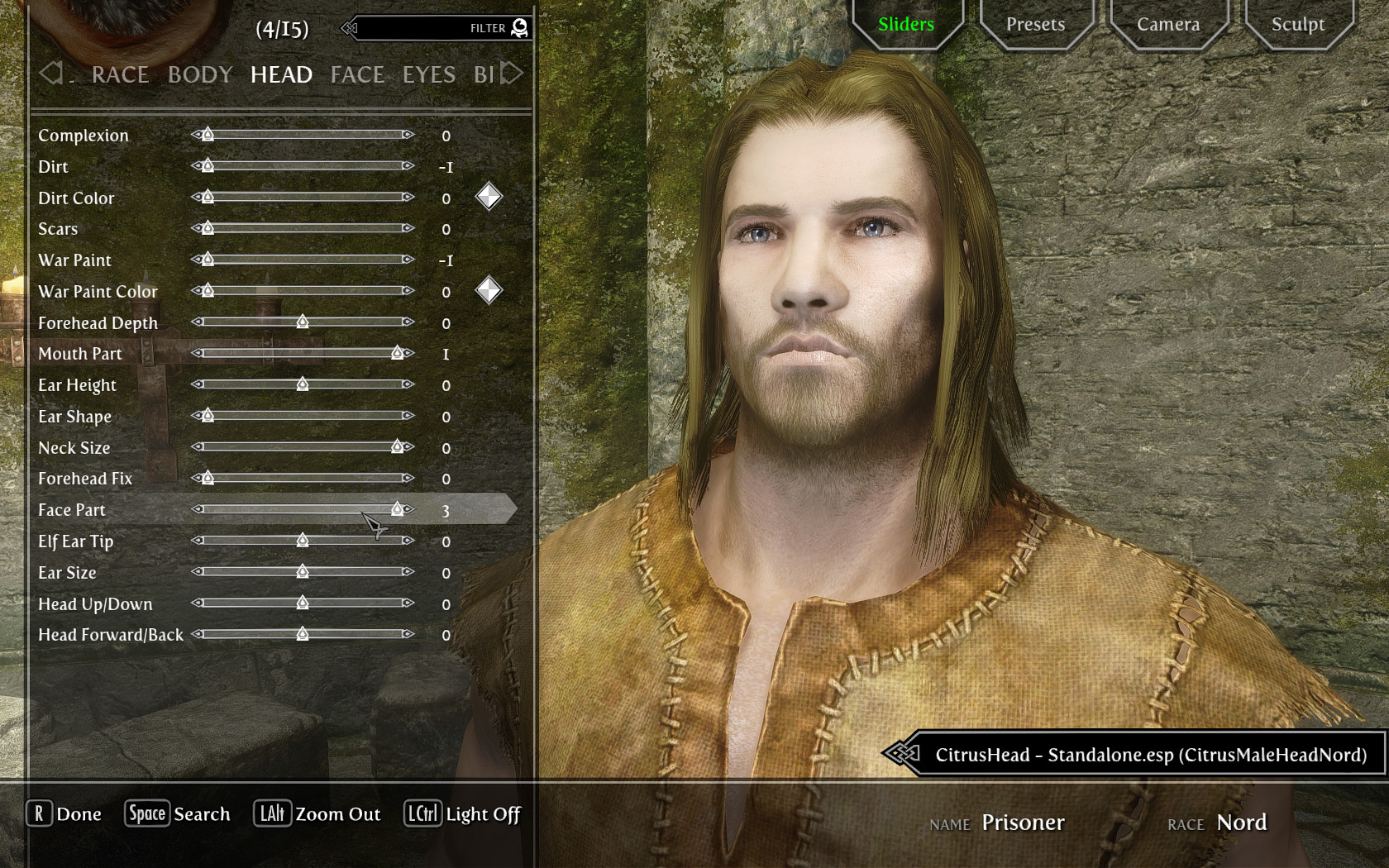Click the Ear Size slider
The image size is (1389, 868).
point(303,572)
